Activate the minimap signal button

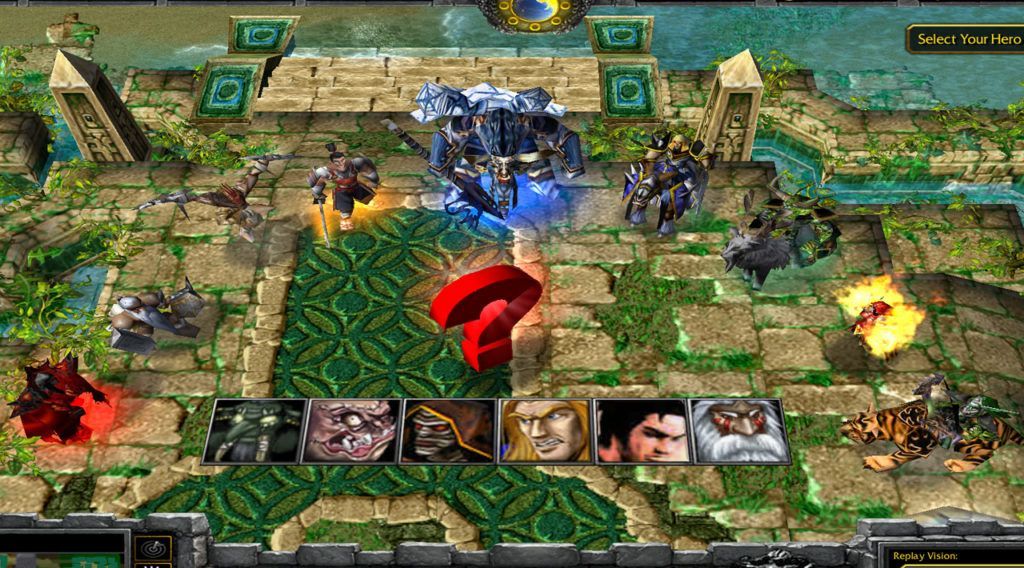click(x=154, y=548)
